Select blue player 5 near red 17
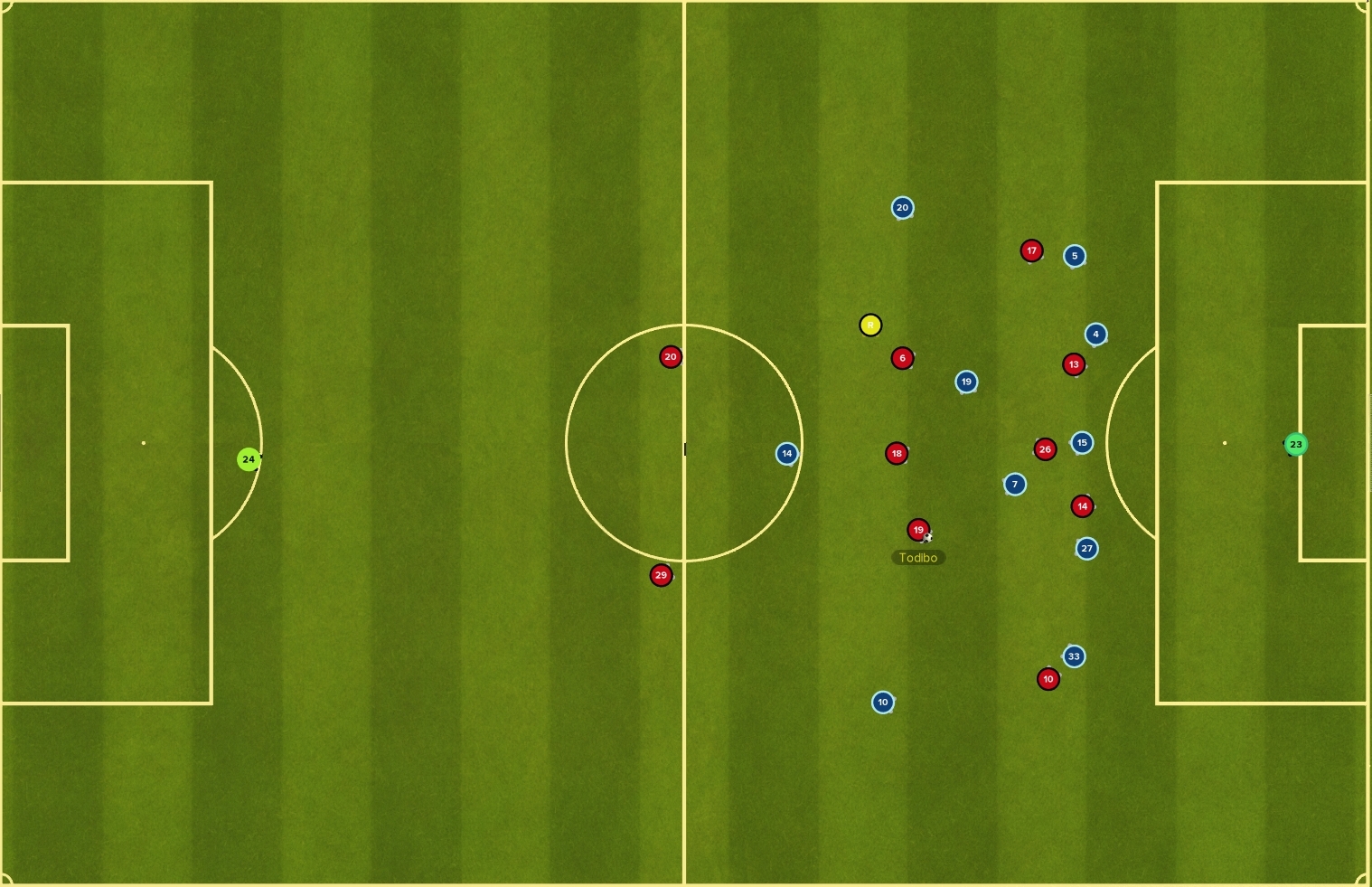Viewport: 1372px width, 887px height. tap(1073, 256)
